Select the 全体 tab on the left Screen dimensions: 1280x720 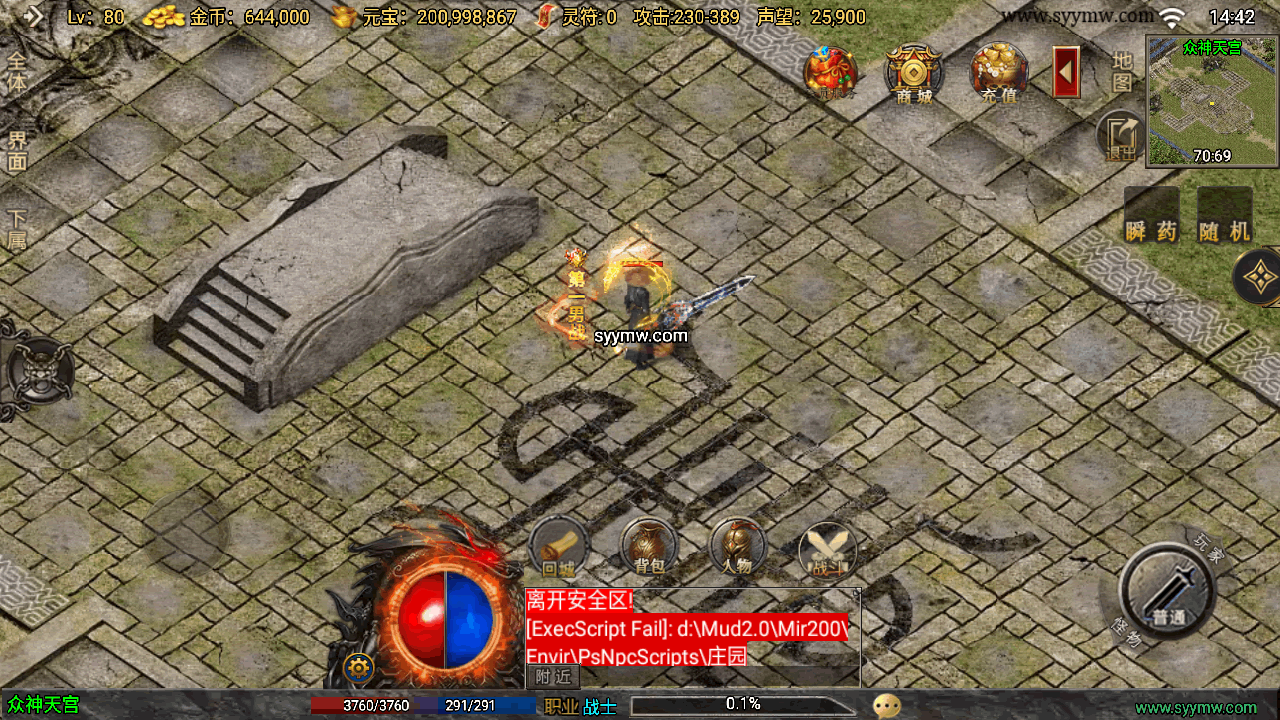click(x=17, y=71)
